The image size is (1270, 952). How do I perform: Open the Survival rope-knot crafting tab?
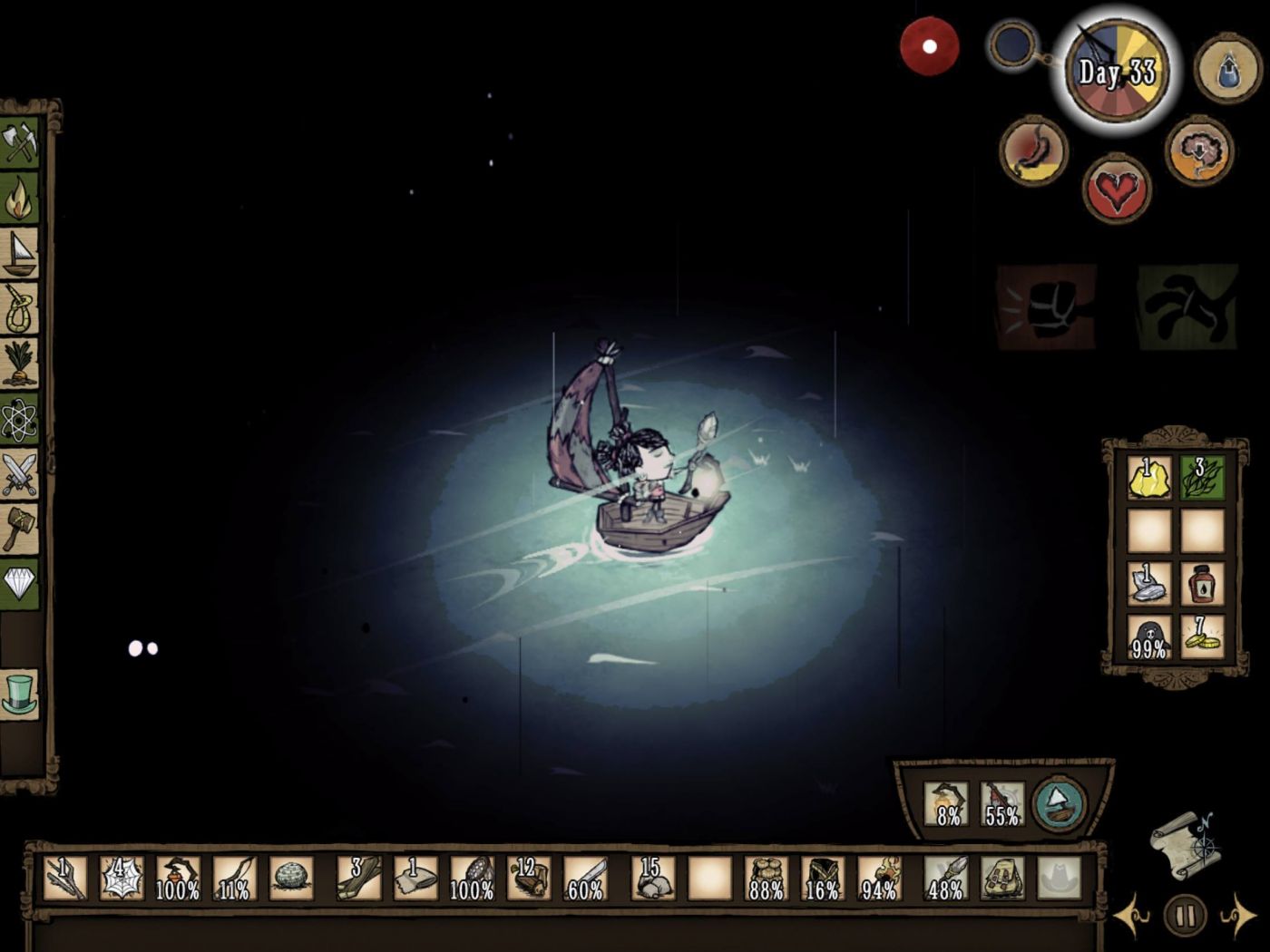pos(19,308)
